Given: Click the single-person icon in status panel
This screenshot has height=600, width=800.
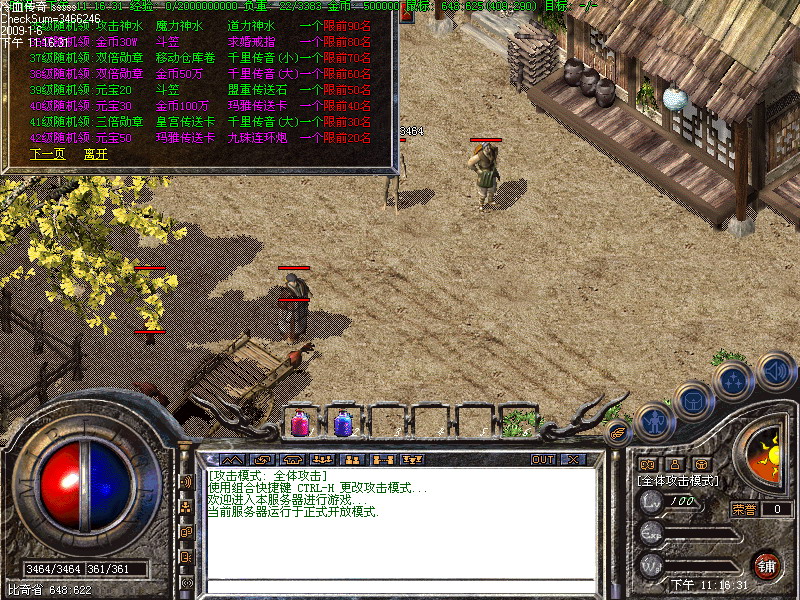Looking at the screenshot, I should tap(675, 464).
